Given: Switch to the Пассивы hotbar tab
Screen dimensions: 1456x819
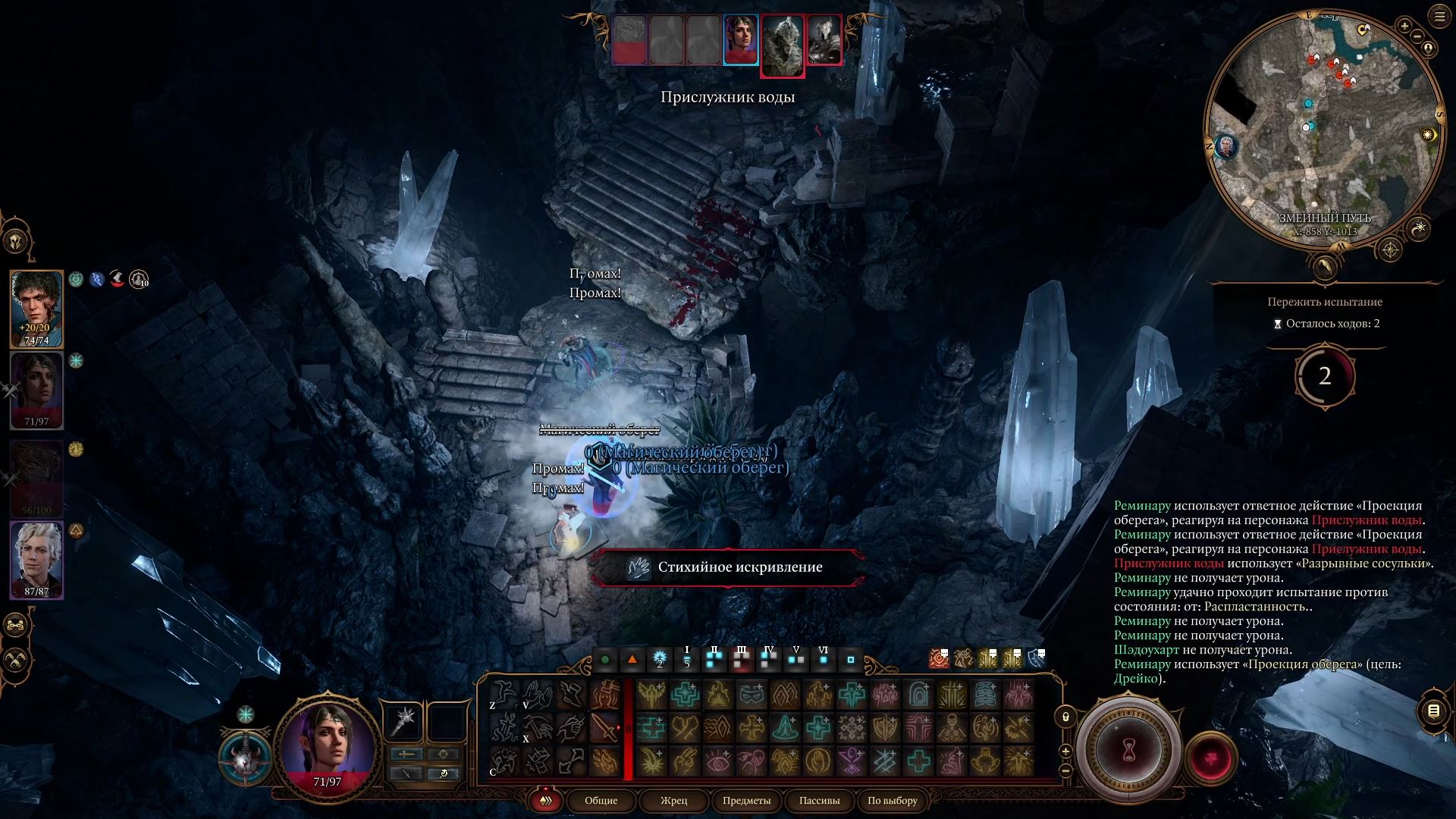Looking at the screenshot, I should coord(819,801).
